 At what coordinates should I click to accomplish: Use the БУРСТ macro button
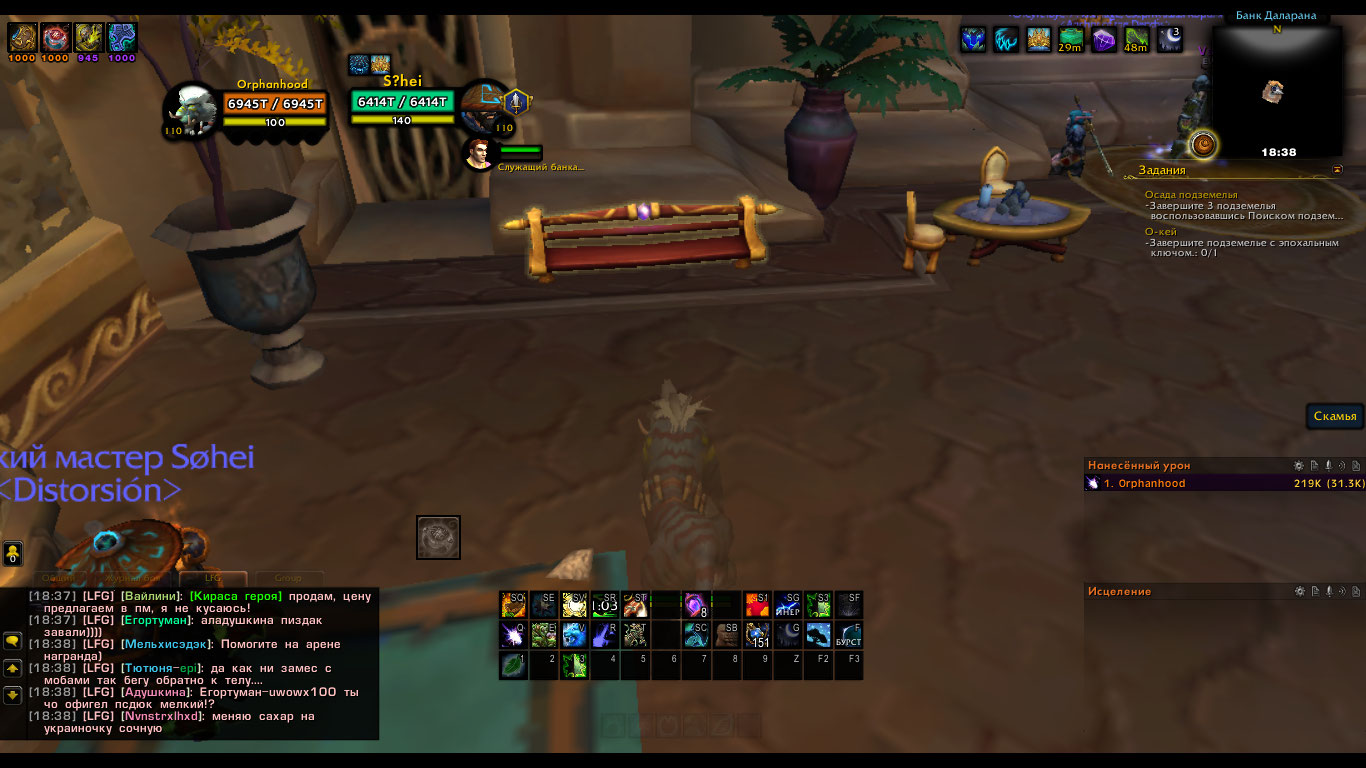(x=848, y=634)
